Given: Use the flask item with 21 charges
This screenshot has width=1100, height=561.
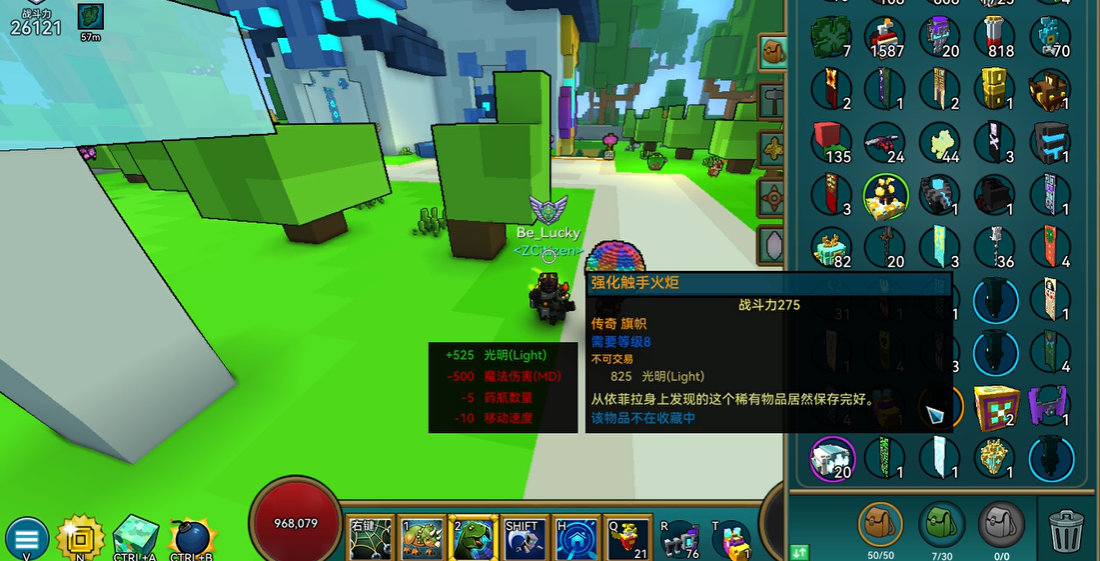Looking at the screenshot, I should click(x=627, y=538).
